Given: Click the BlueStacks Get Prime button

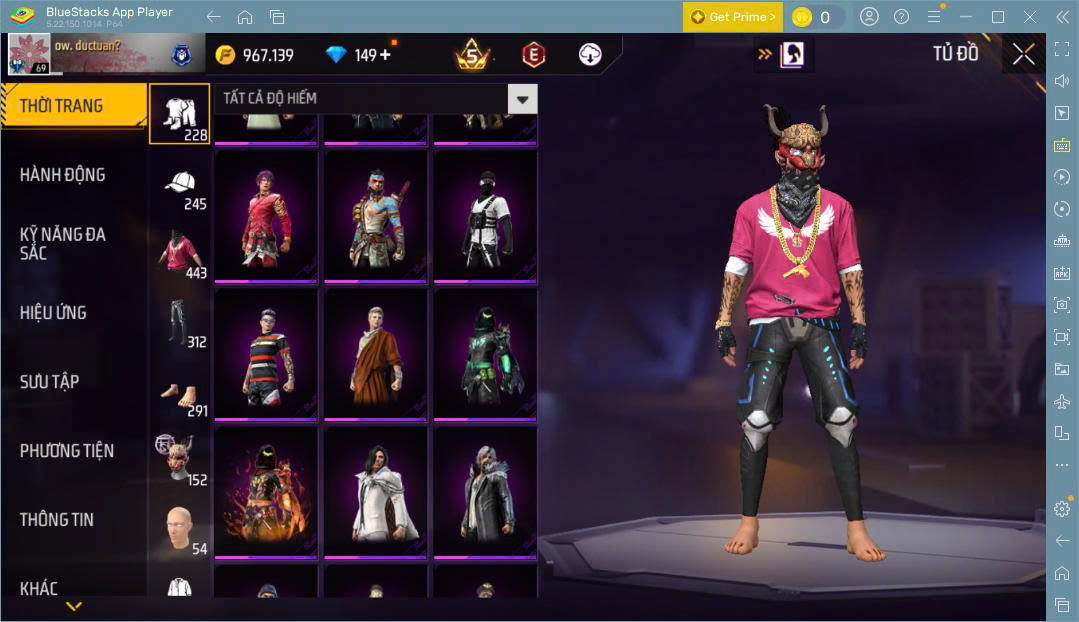Looking at the screenshot, I should coord(733,17).
